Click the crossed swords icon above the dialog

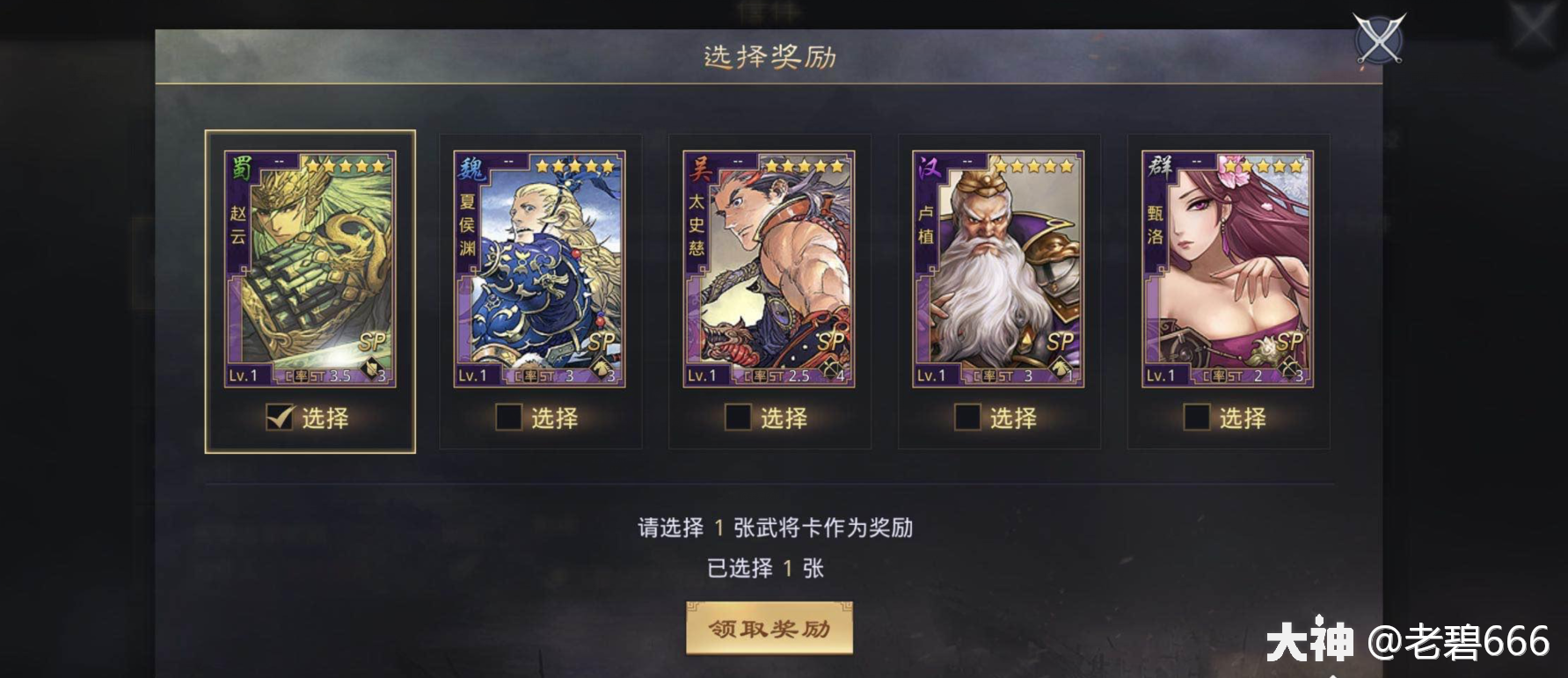[1381, 39]
